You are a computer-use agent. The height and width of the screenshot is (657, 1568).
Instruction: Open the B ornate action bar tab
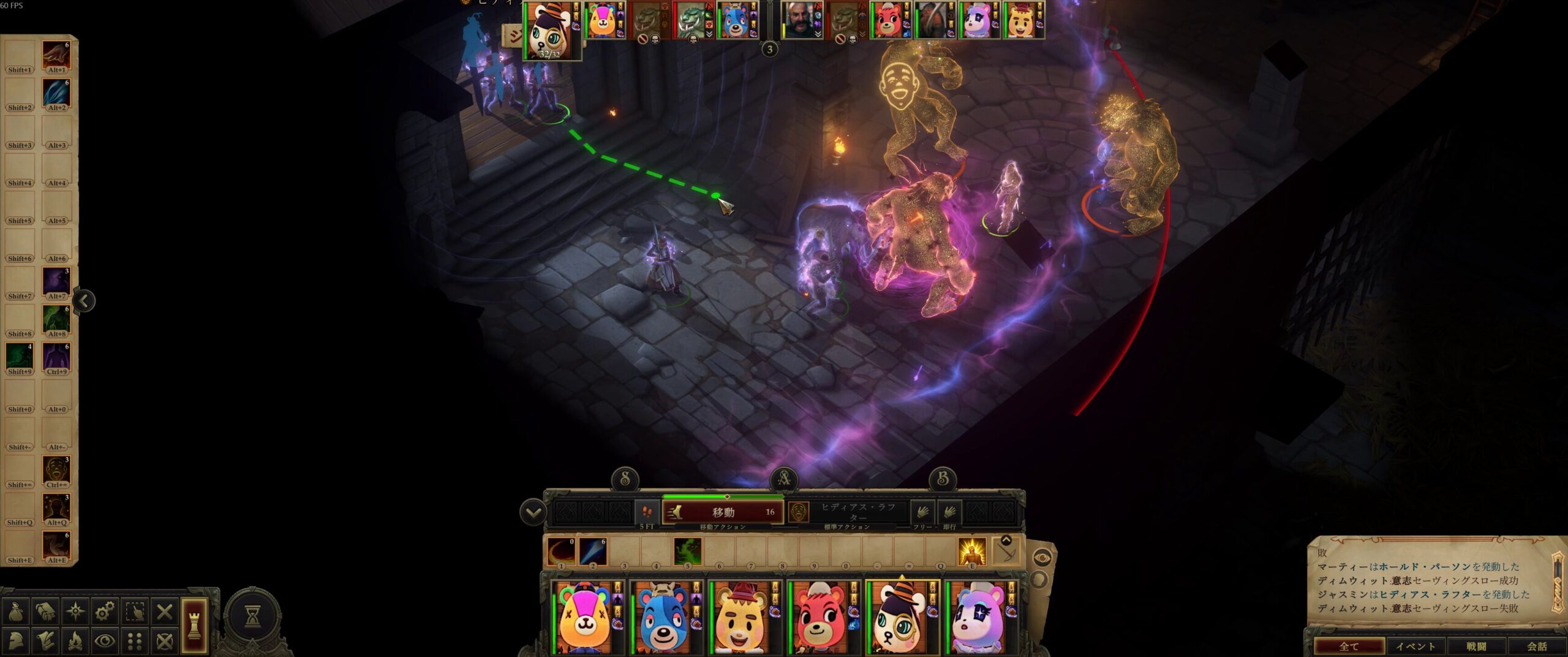[943, 479]
